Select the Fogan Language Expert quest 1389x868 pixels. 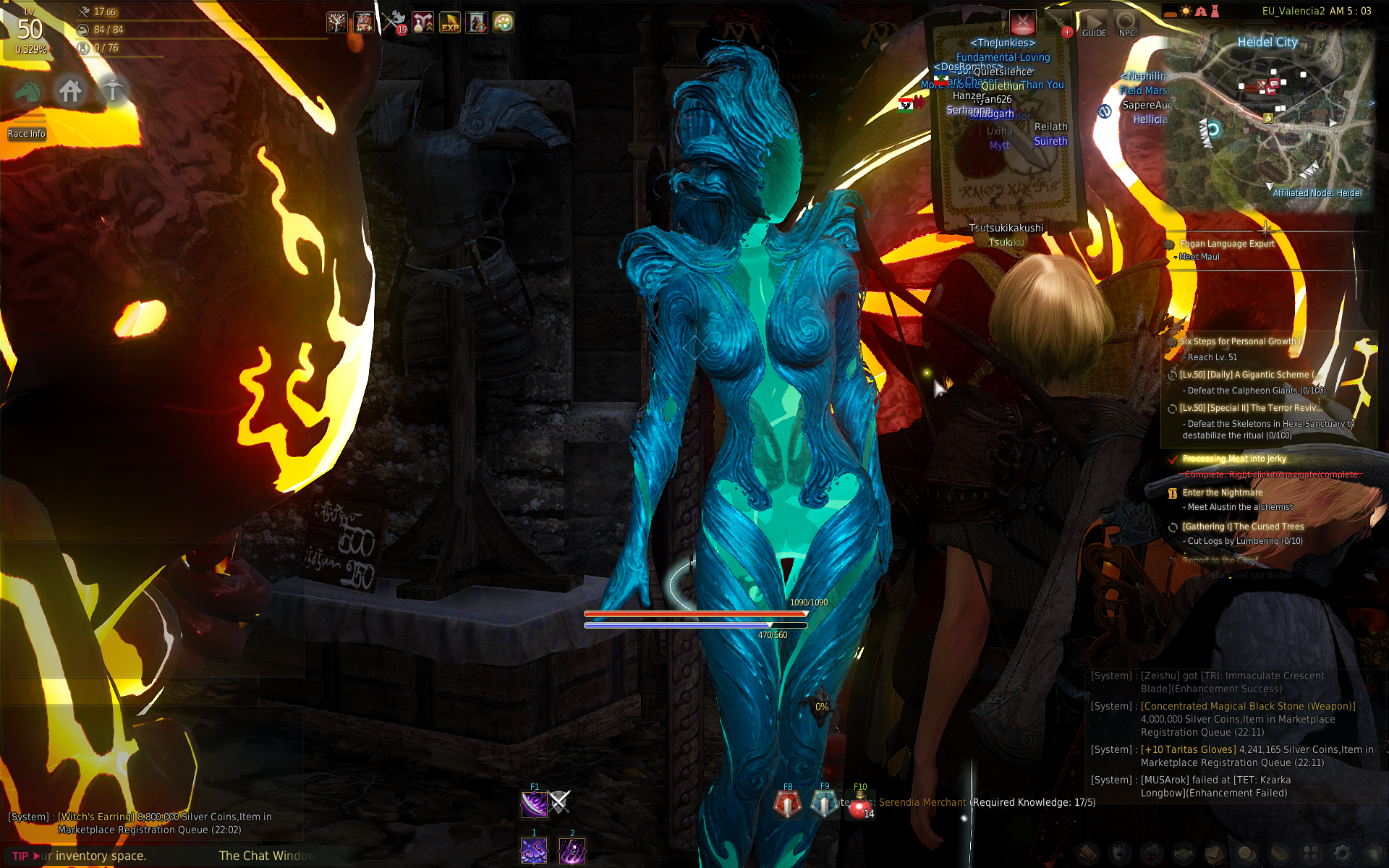pyautogui.click(x=1227, y=244)
